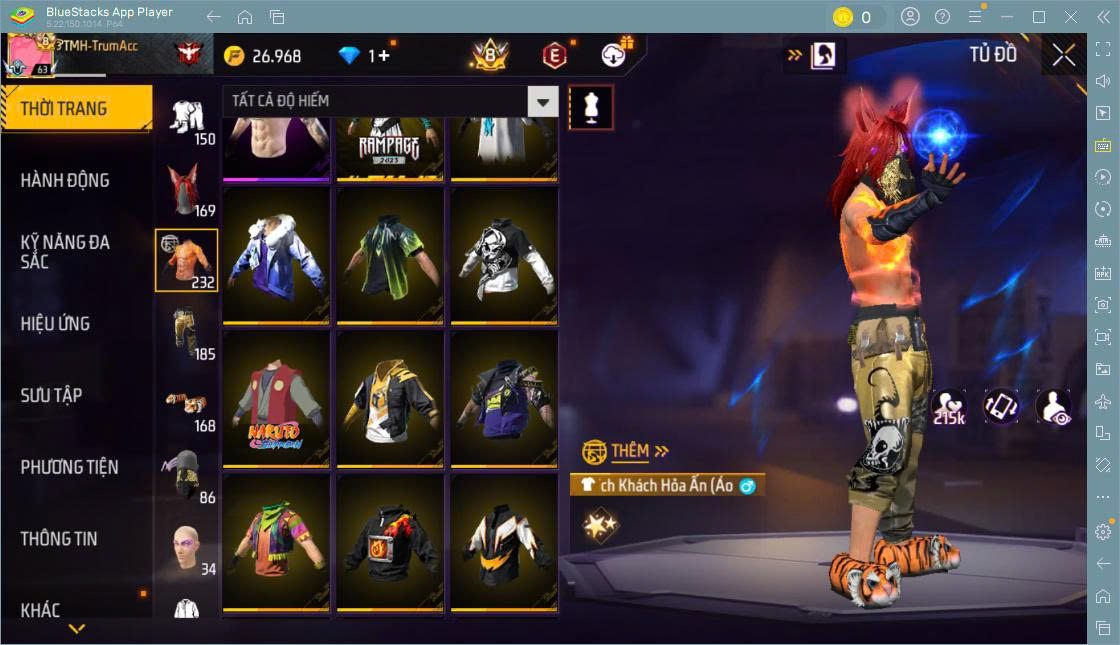The image size is (1120, 645).
Task: Open the Phương Tiện vehicles tab
Action: [x=70, y=467]
